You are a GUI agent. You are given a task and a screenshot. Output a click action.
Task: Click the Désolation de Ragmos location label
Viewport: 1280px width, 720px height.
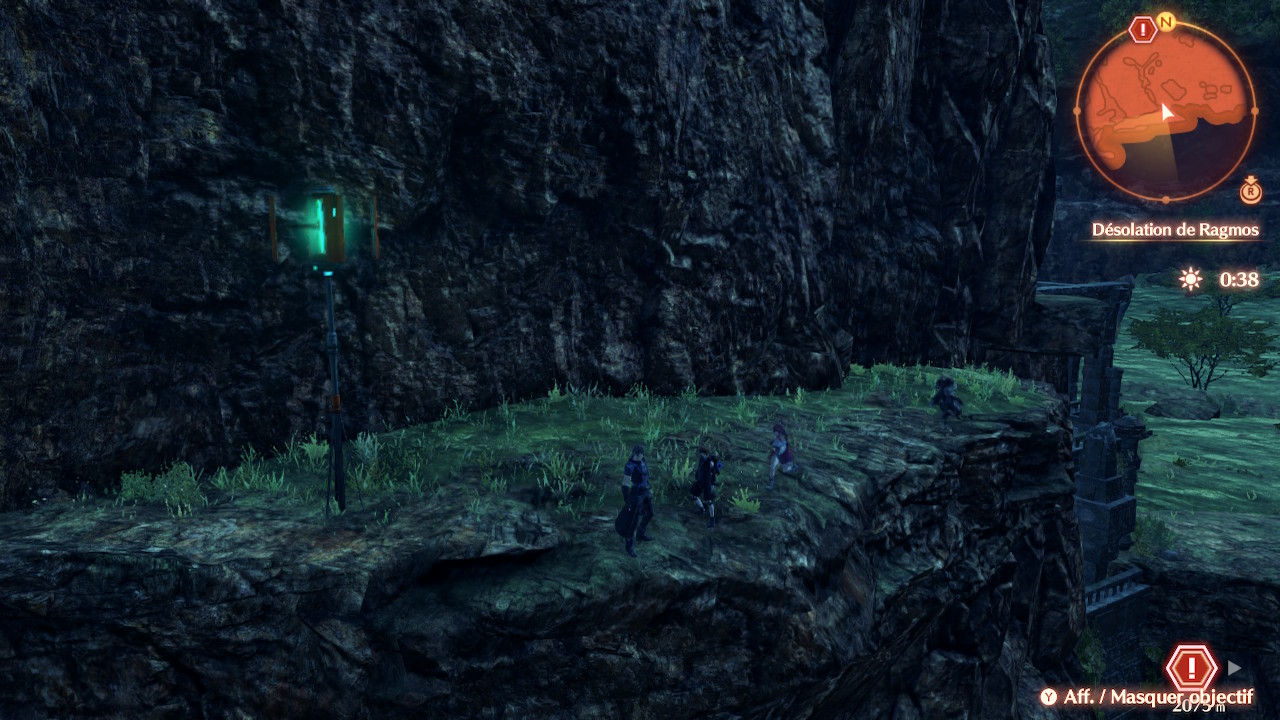coord(1175,230)
